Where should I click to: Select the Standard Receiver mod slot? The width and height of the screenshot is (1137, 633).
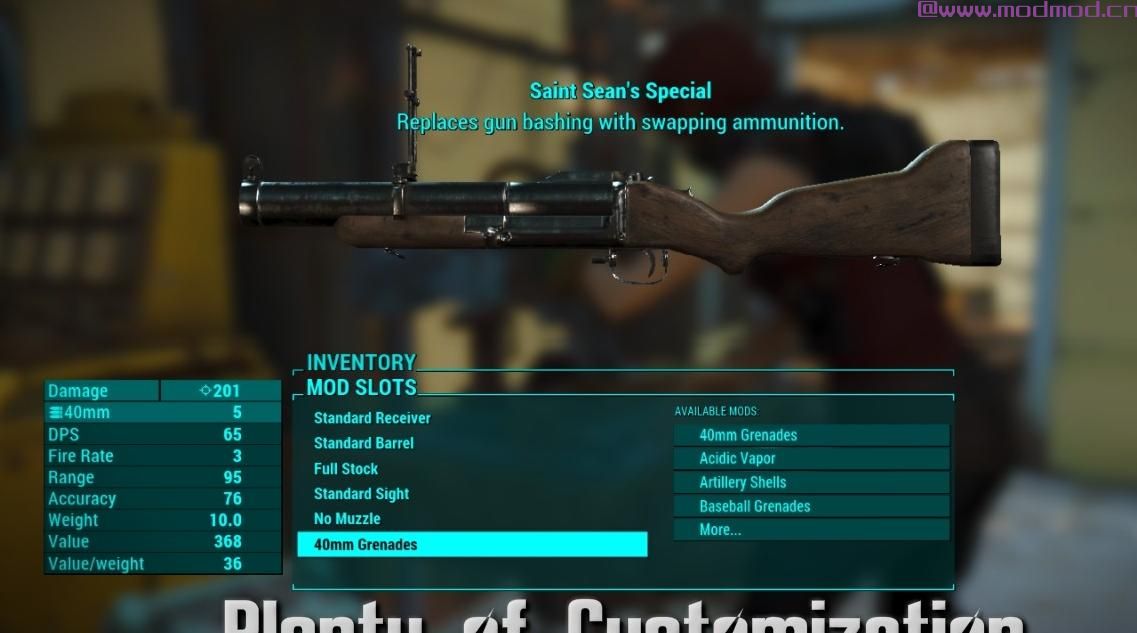372,418
